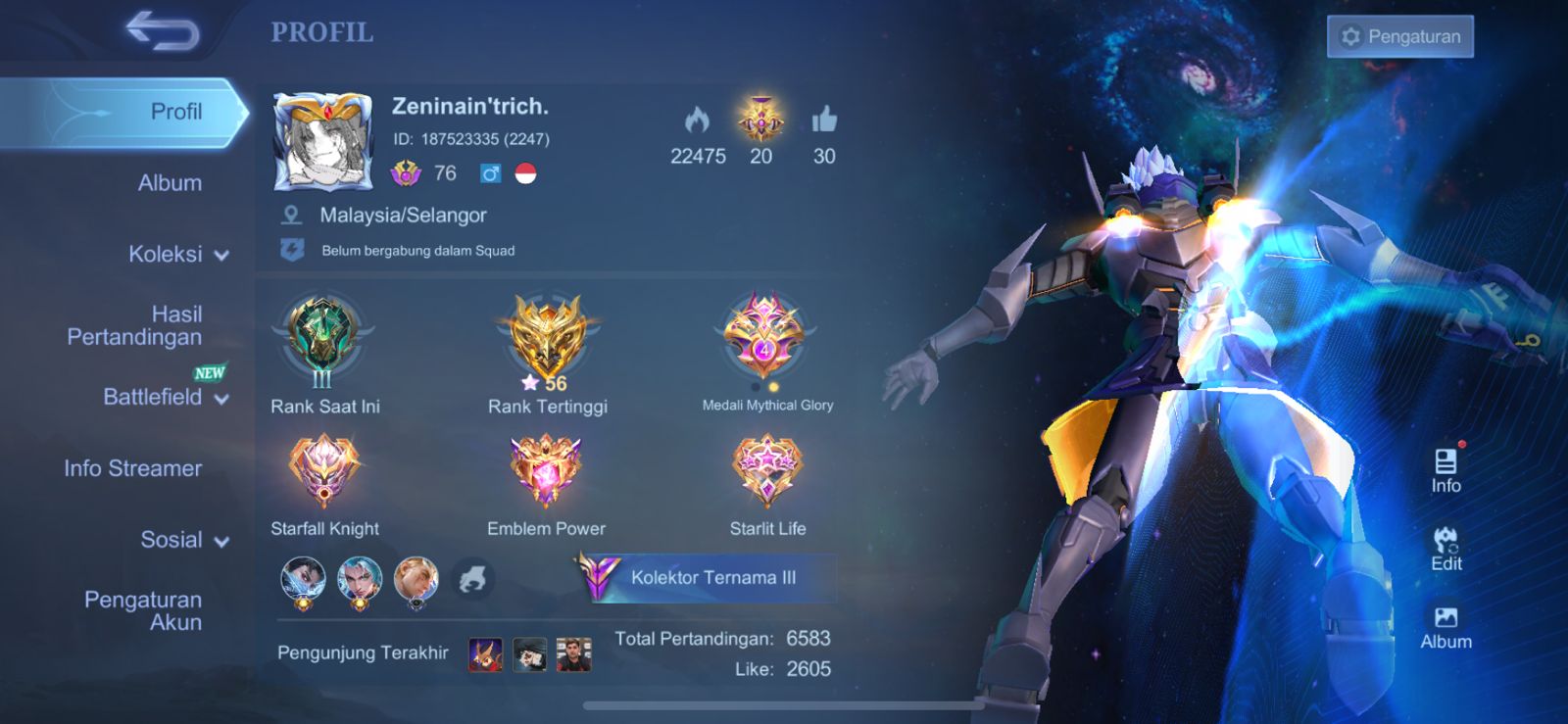The width and height of the screenshot is (1568, 724).
Task: Open Hasil Pertandingan match history
Action: 135,325
